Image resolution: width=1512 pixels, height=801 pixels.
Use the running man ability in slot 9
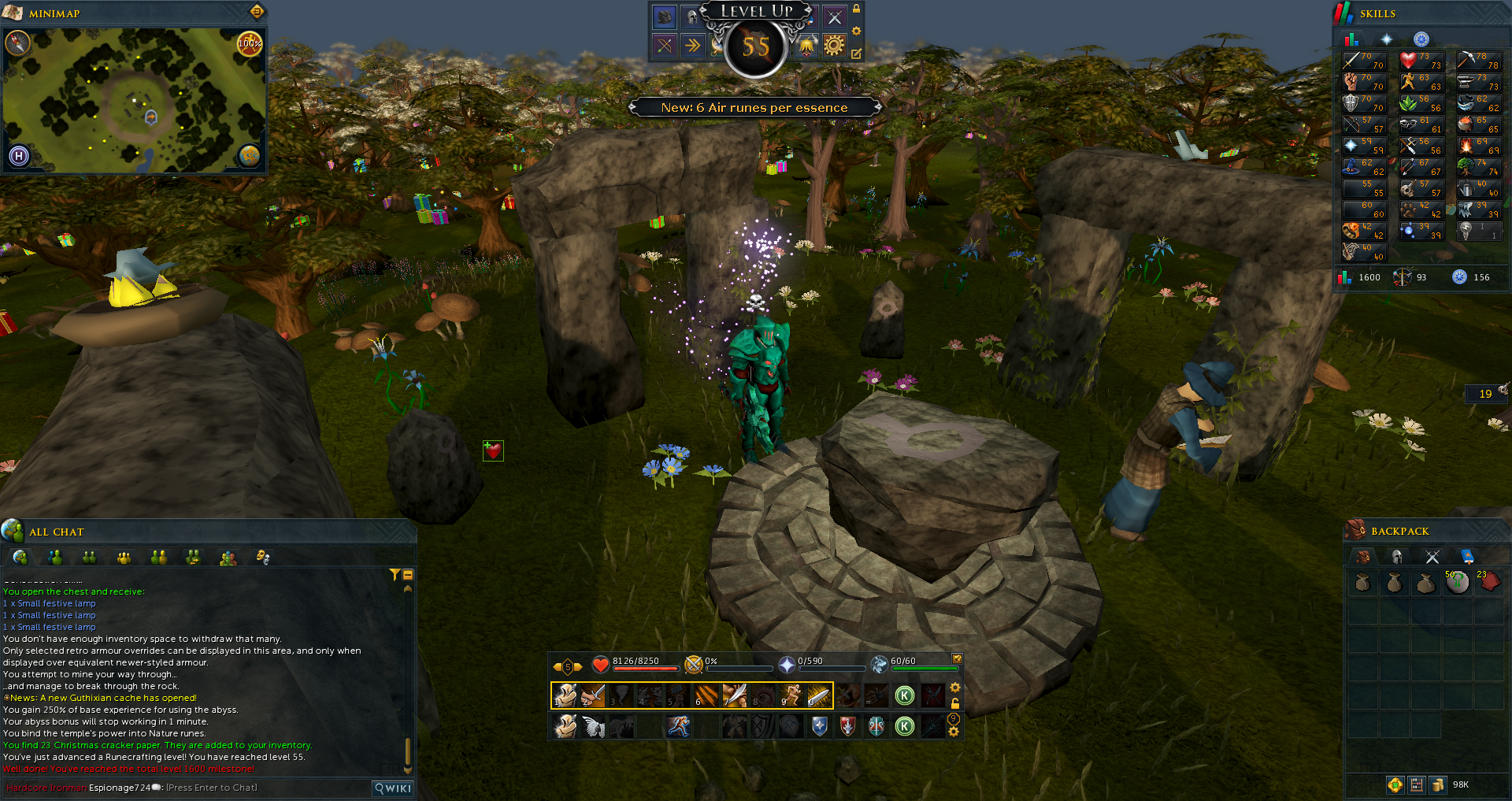point(791,695)
